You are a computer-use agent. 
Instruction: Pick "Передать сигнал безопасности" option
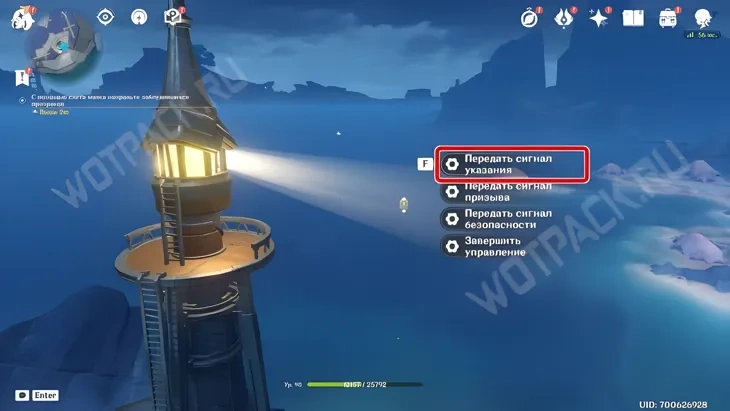(x=510, y=218)
